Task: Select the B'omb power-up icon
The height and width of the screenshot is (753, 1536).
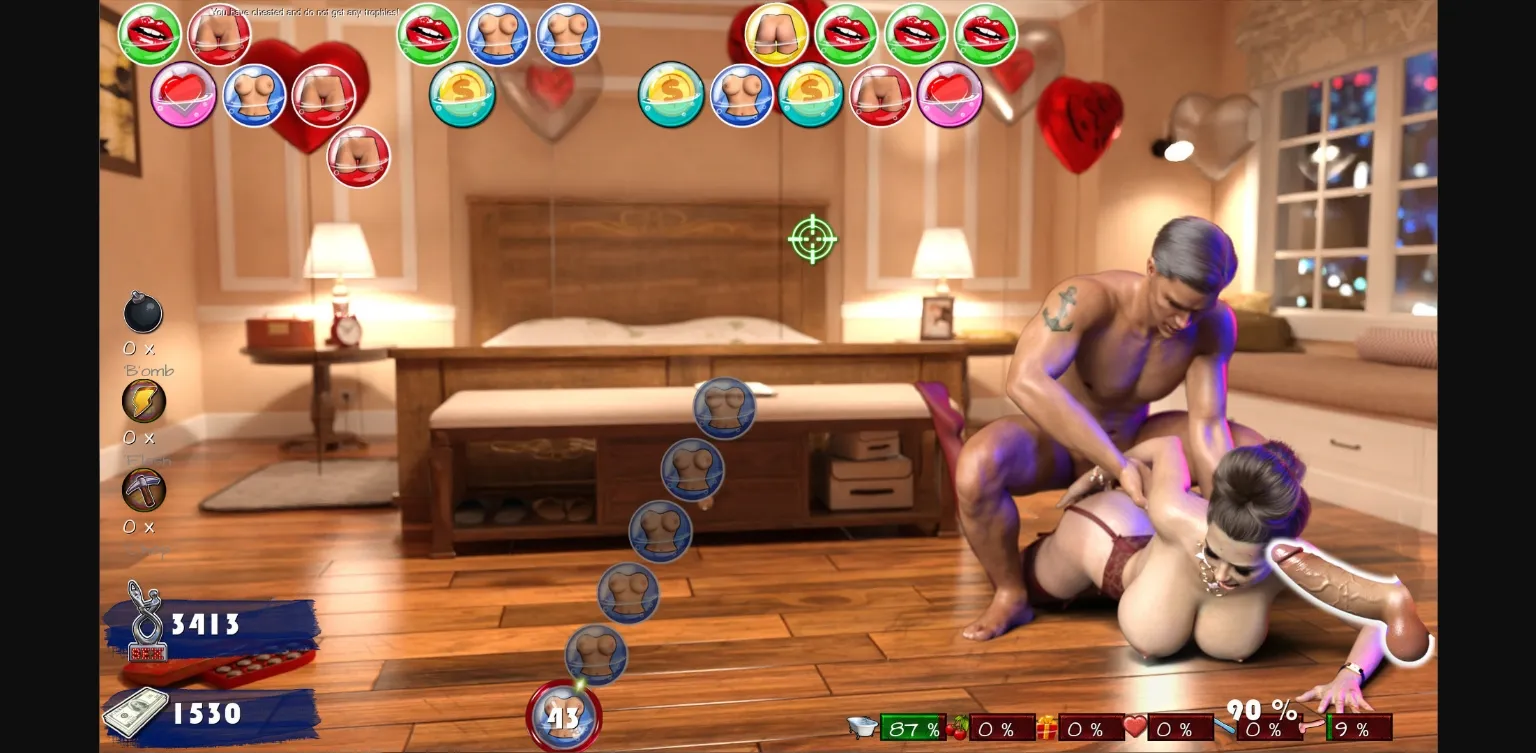Action: (x=143, y=313)
